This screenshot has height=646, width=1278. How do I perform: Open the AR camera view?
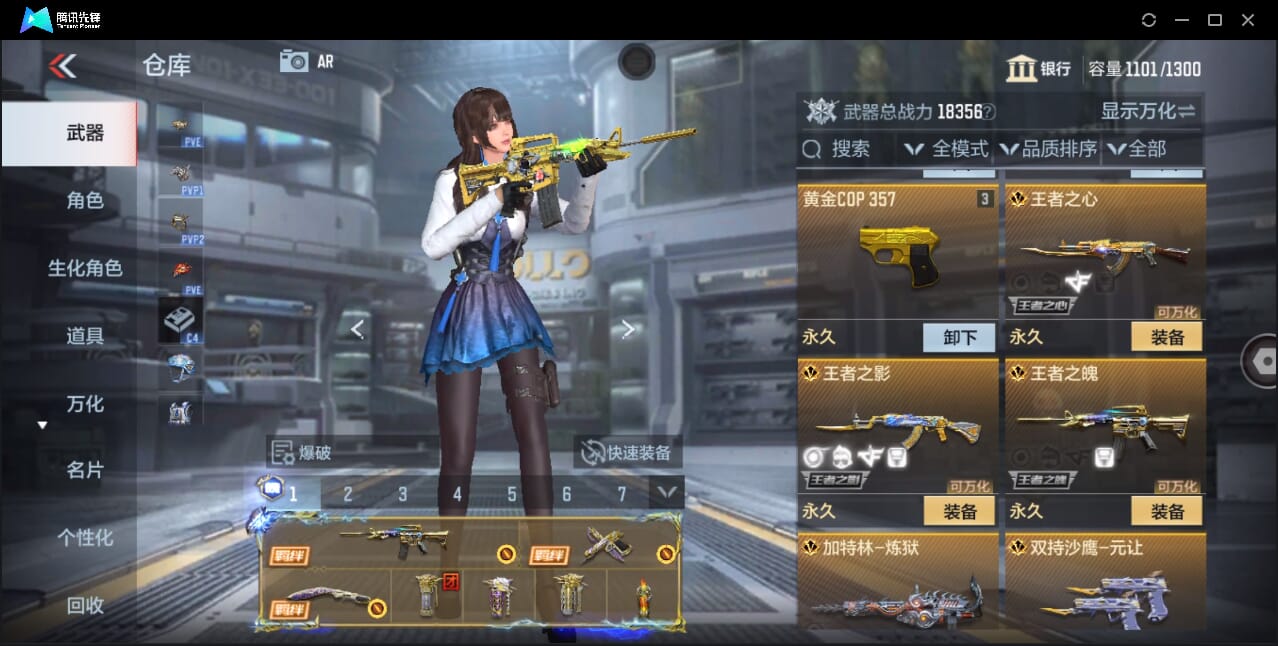click(307, 61)
